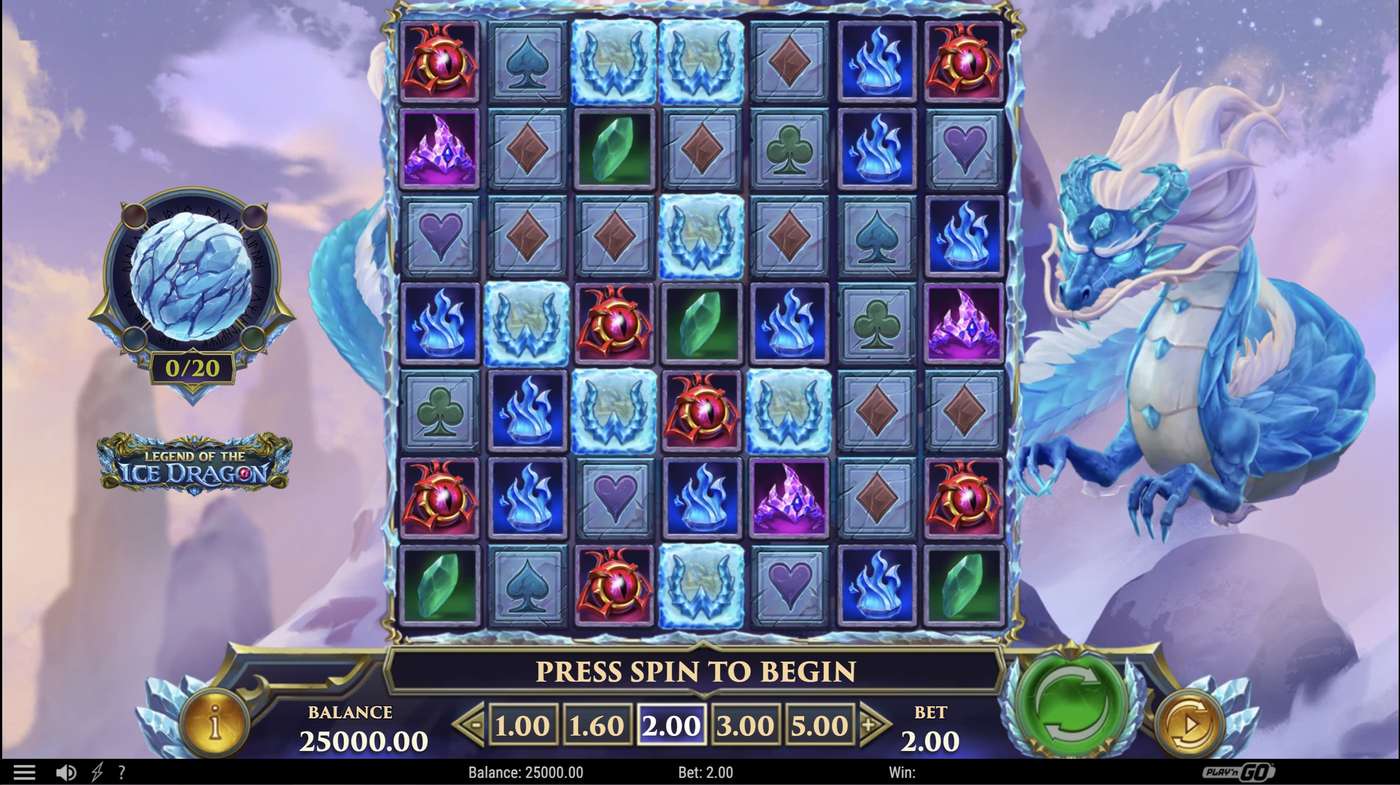
Task: Click the Legend of the Ice Dragon logo
Action: (x=193, y=463)
